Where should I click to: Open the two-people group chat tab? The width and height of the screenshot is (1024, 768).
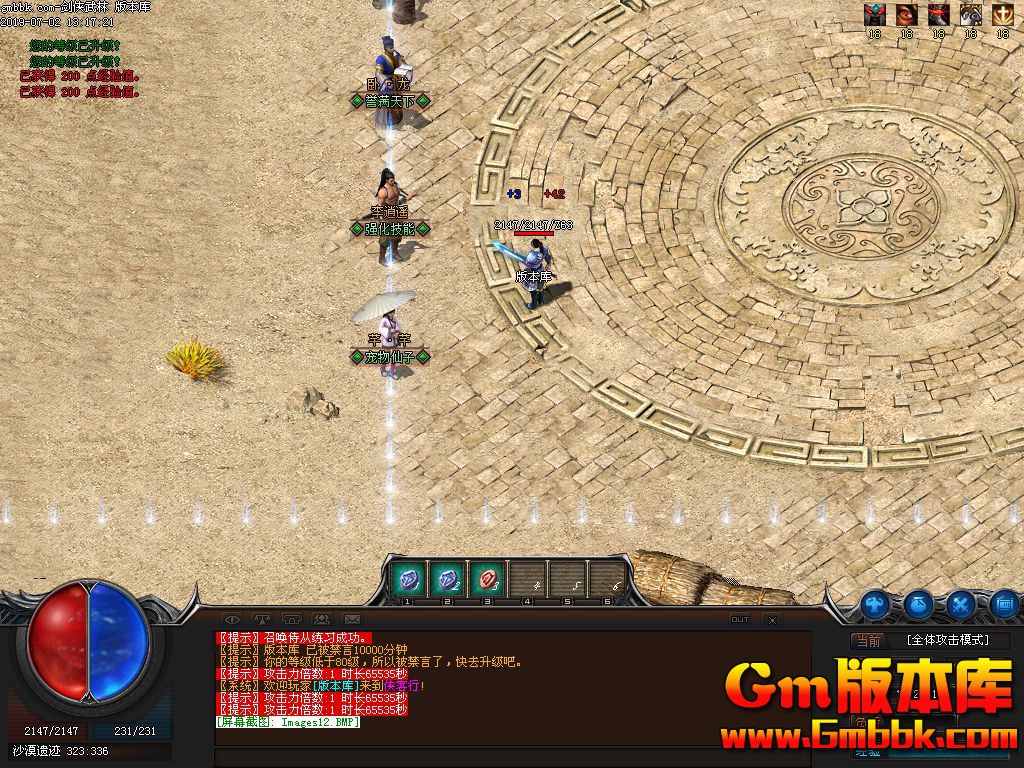point(321,620)
